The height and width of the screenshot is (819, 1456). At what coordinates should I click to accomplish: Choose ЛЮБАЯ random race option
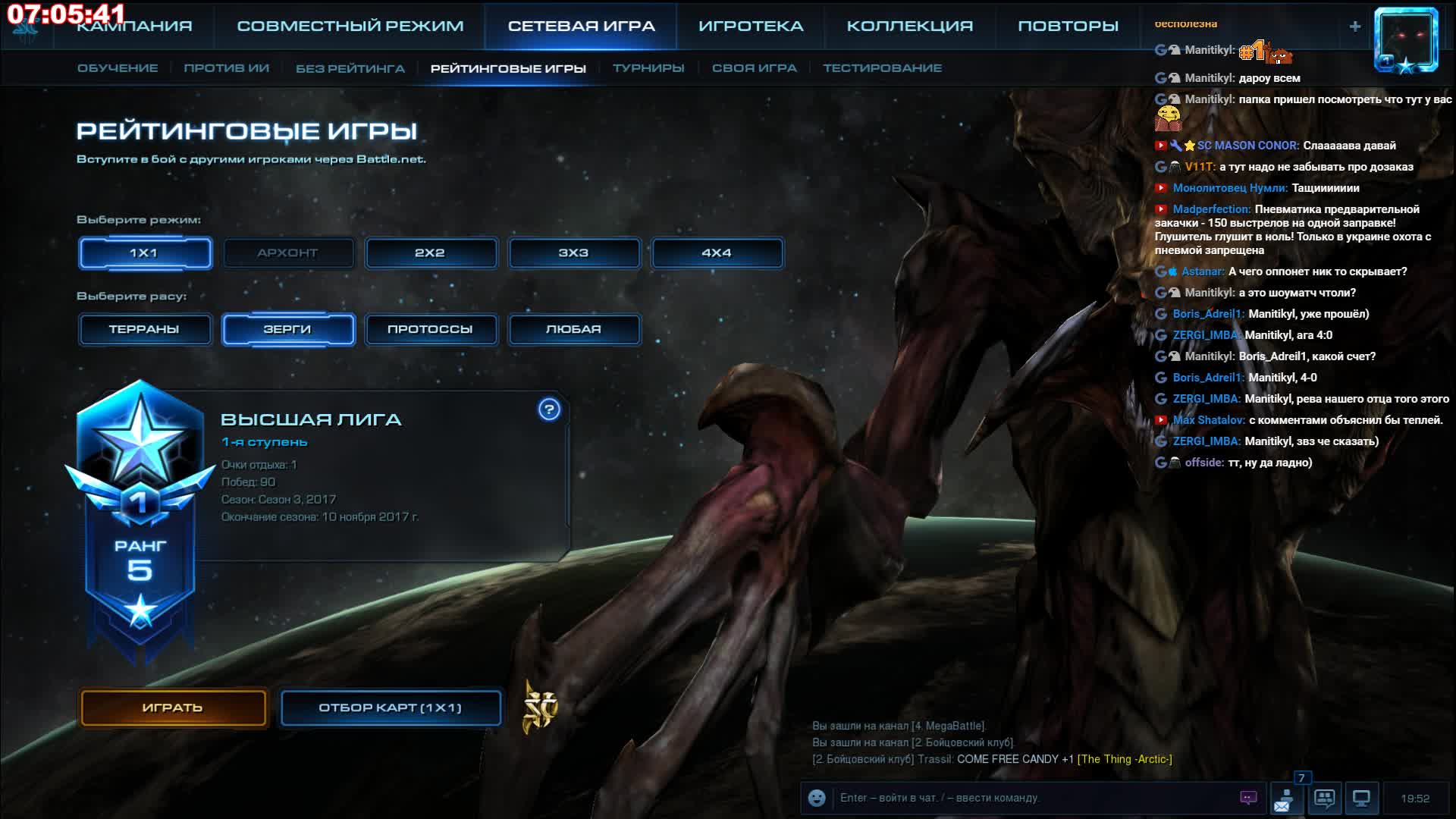(573, 329)
